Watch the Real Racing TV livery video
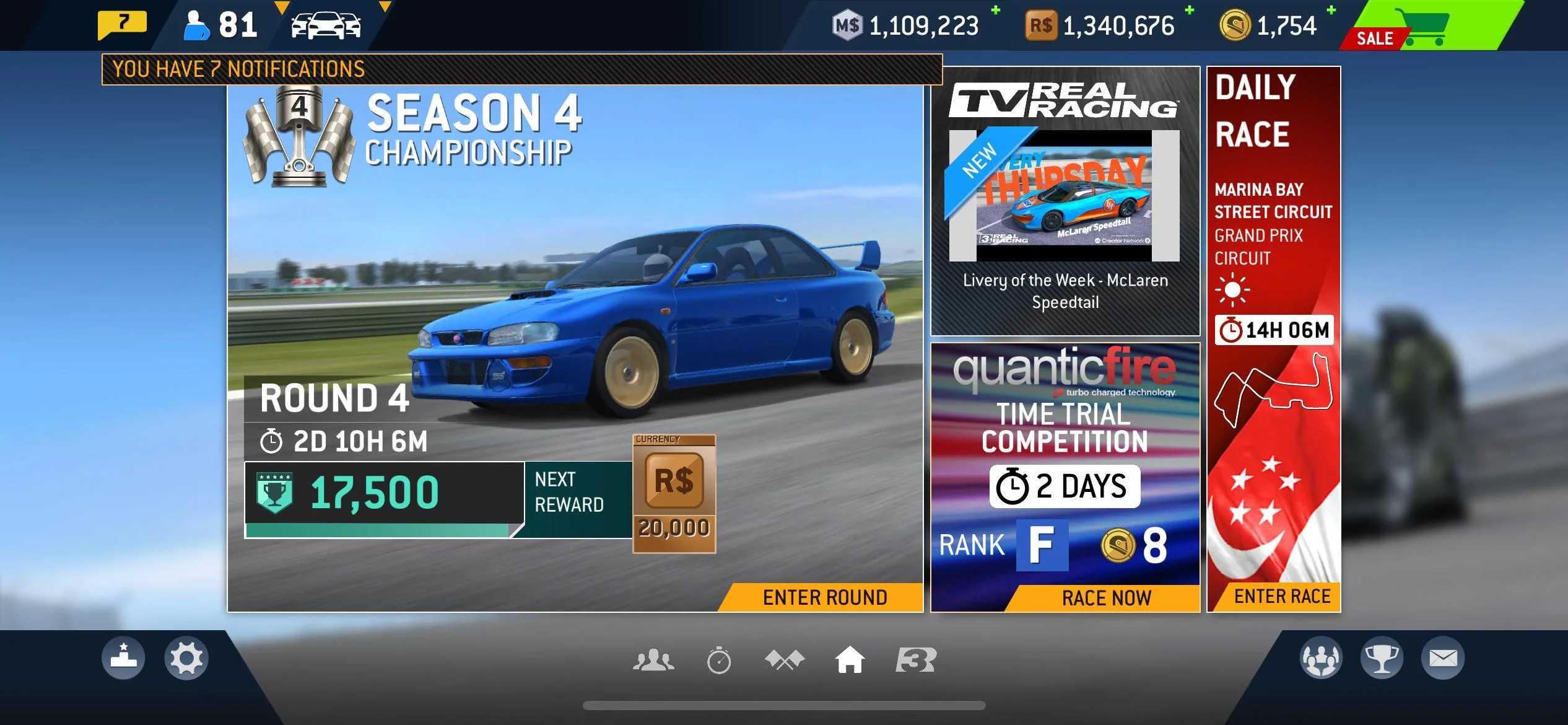The image size is (1568, 725). tap(1065, 196)
